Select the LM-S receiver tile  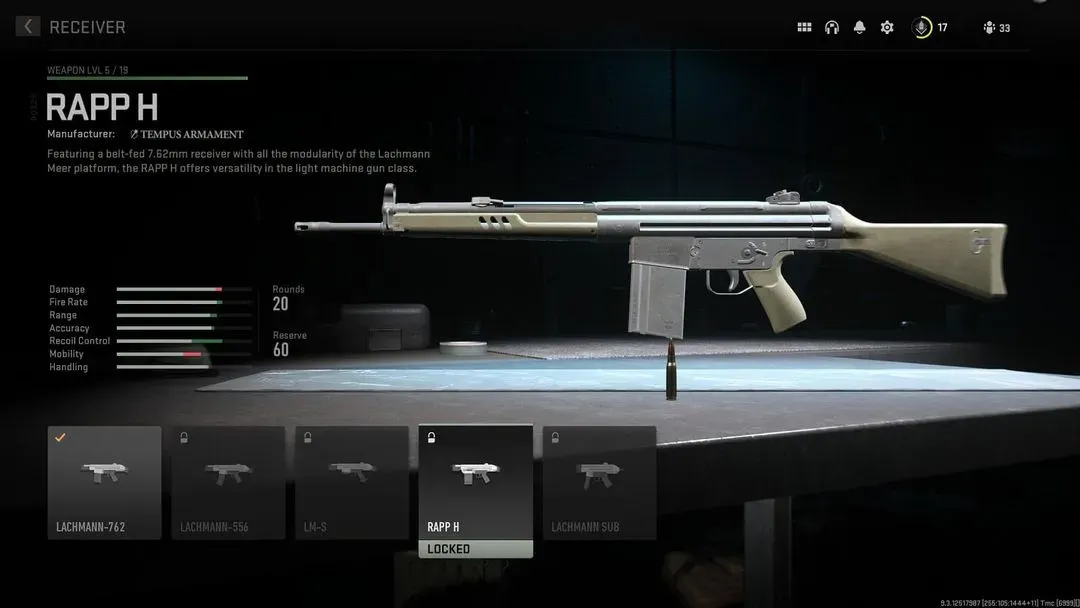tap(352, 483)
